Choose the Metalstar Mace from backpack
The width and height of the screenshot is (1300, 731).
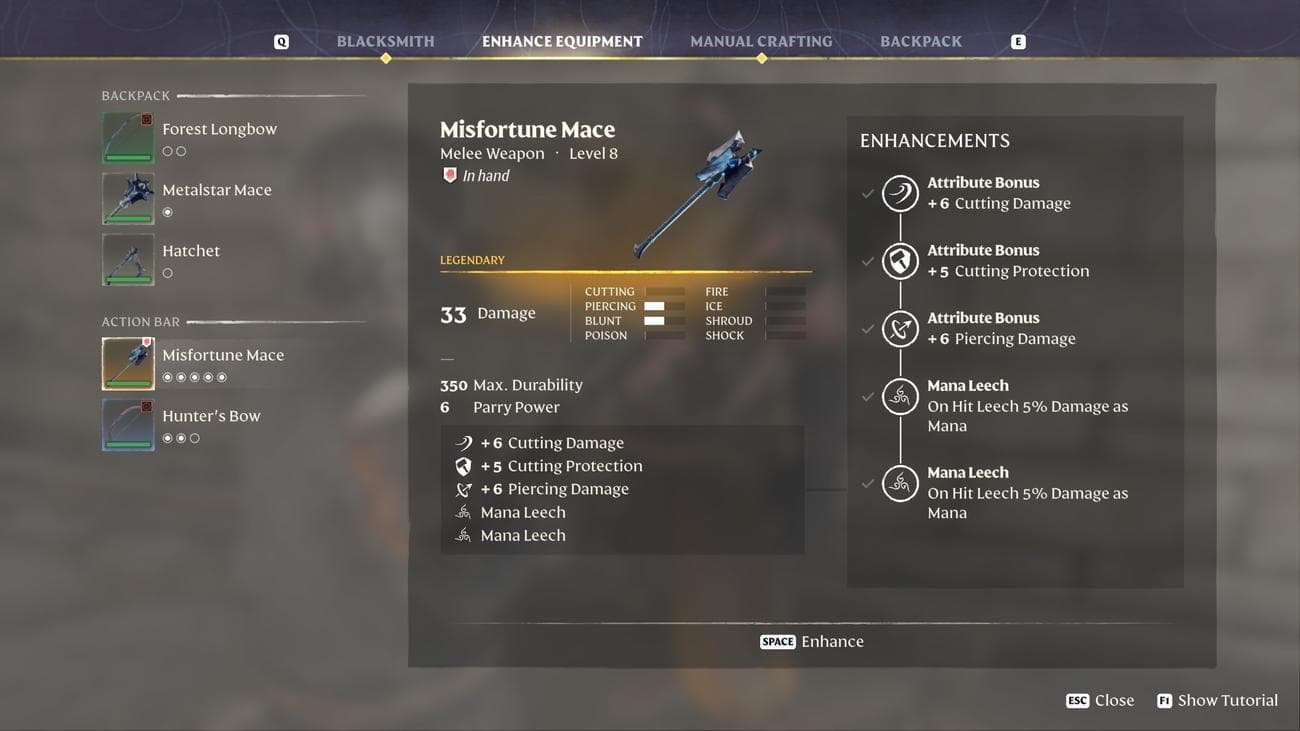(x=216, y=191)
